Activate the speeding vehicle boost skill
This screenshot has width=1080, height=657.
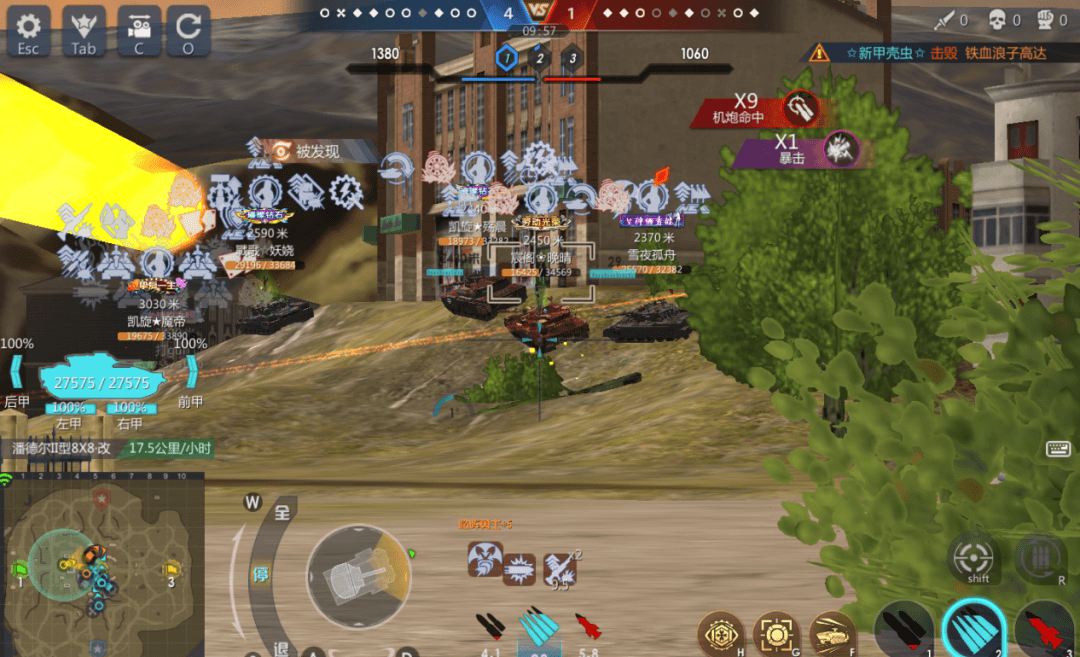click(832, 634)
